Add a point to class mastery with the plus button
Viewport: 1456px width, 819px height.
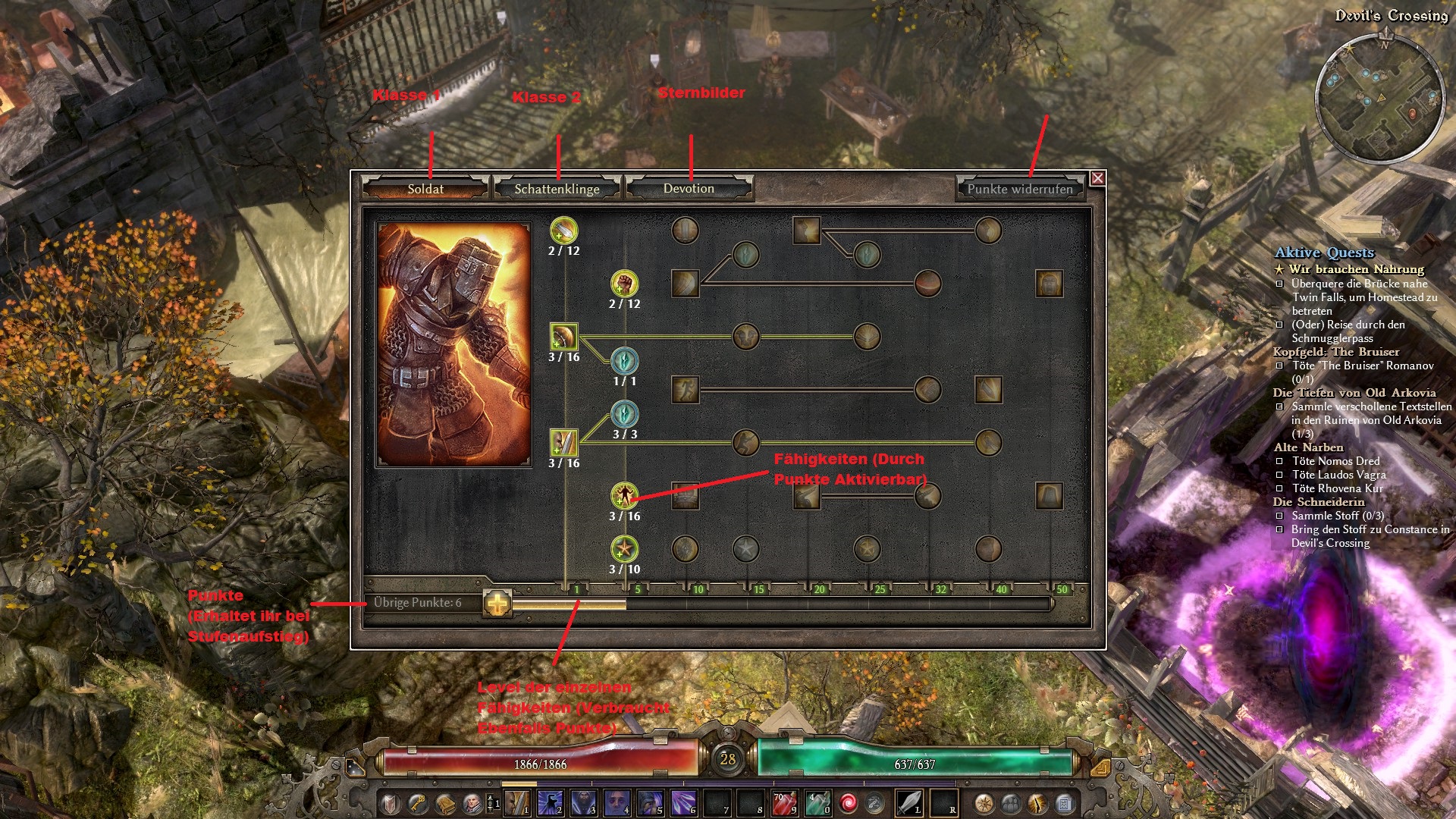497,604
